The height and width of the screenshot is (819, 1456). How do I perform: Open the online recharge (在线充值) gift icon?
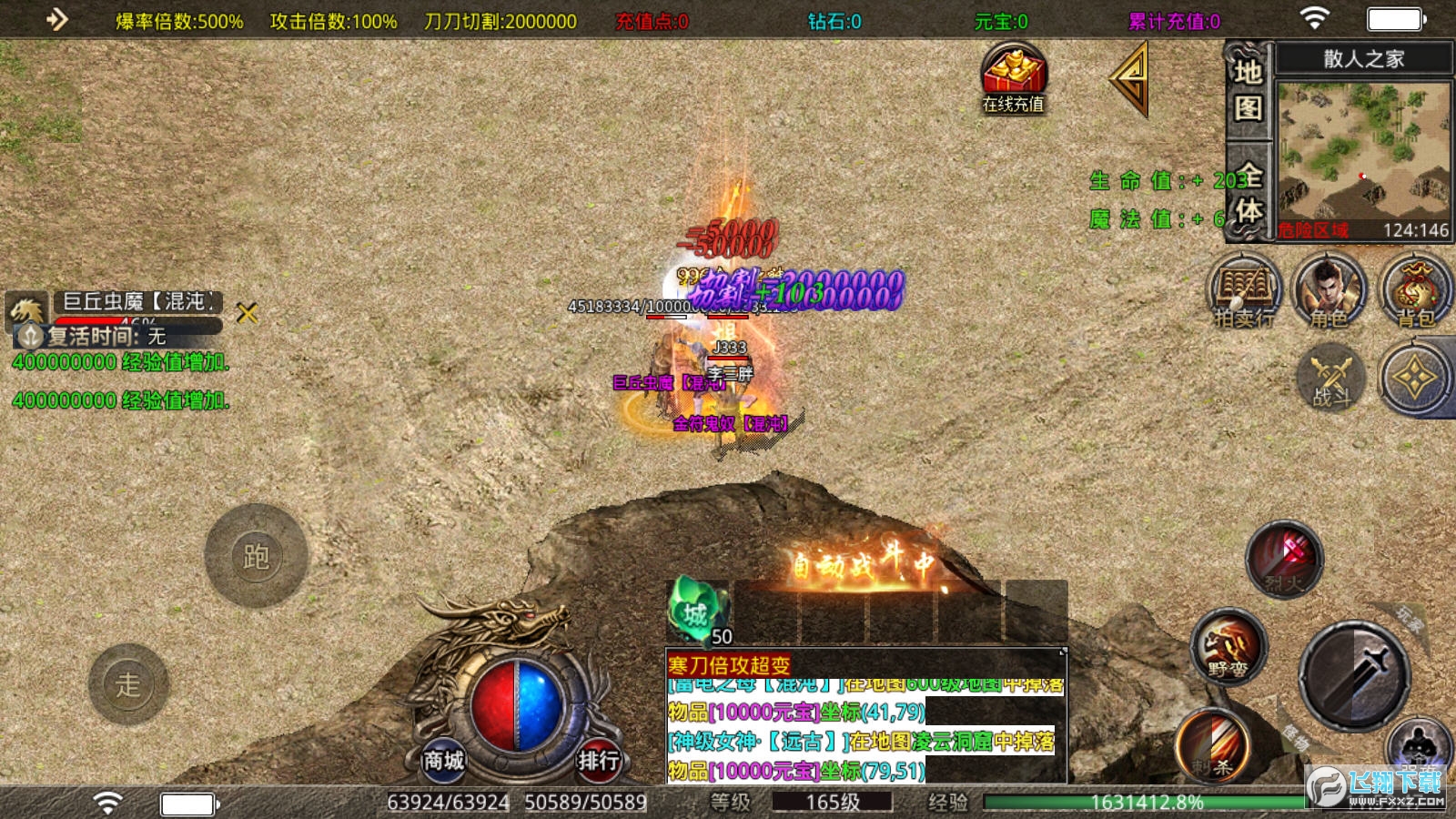tap(1013, 78)
